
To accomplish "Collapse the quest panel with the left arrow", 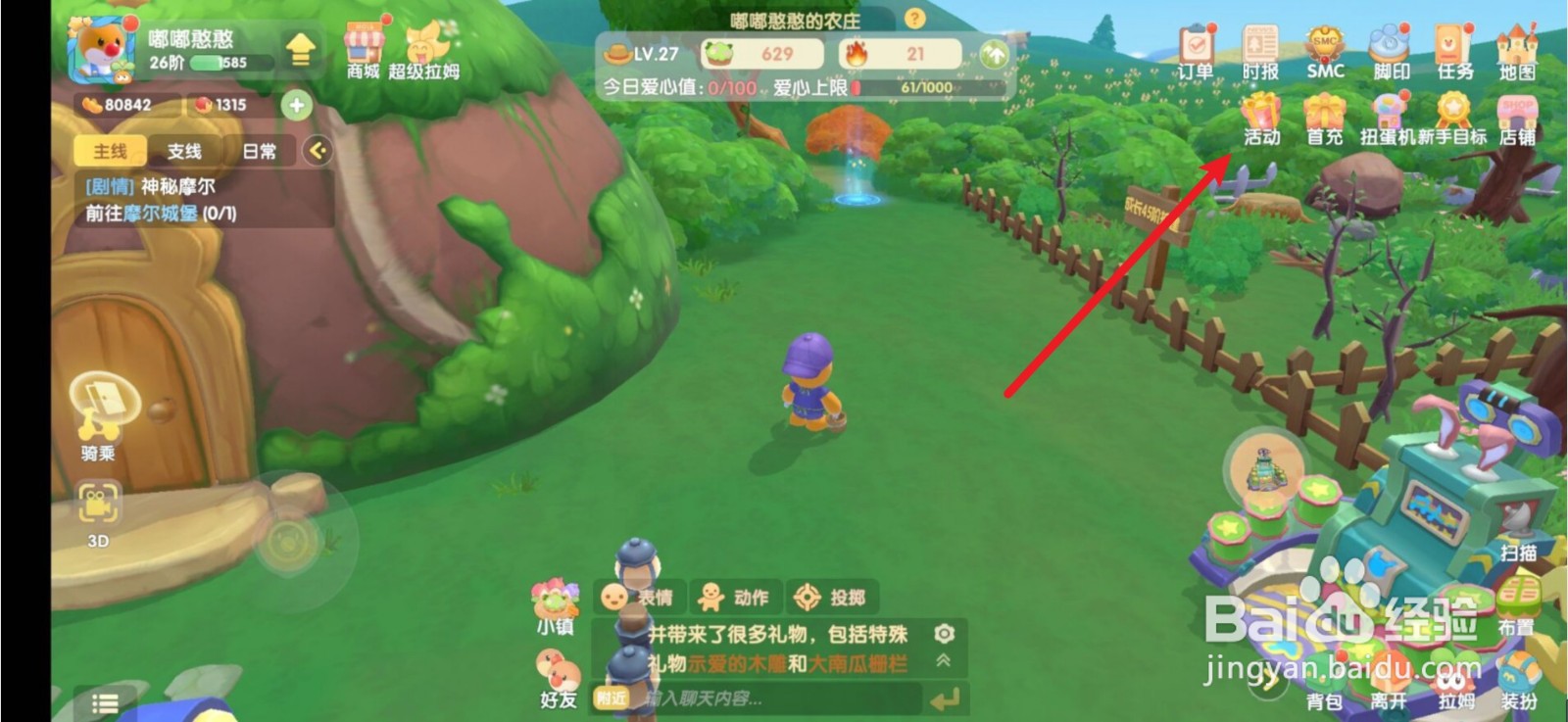I will pos(316,149).
